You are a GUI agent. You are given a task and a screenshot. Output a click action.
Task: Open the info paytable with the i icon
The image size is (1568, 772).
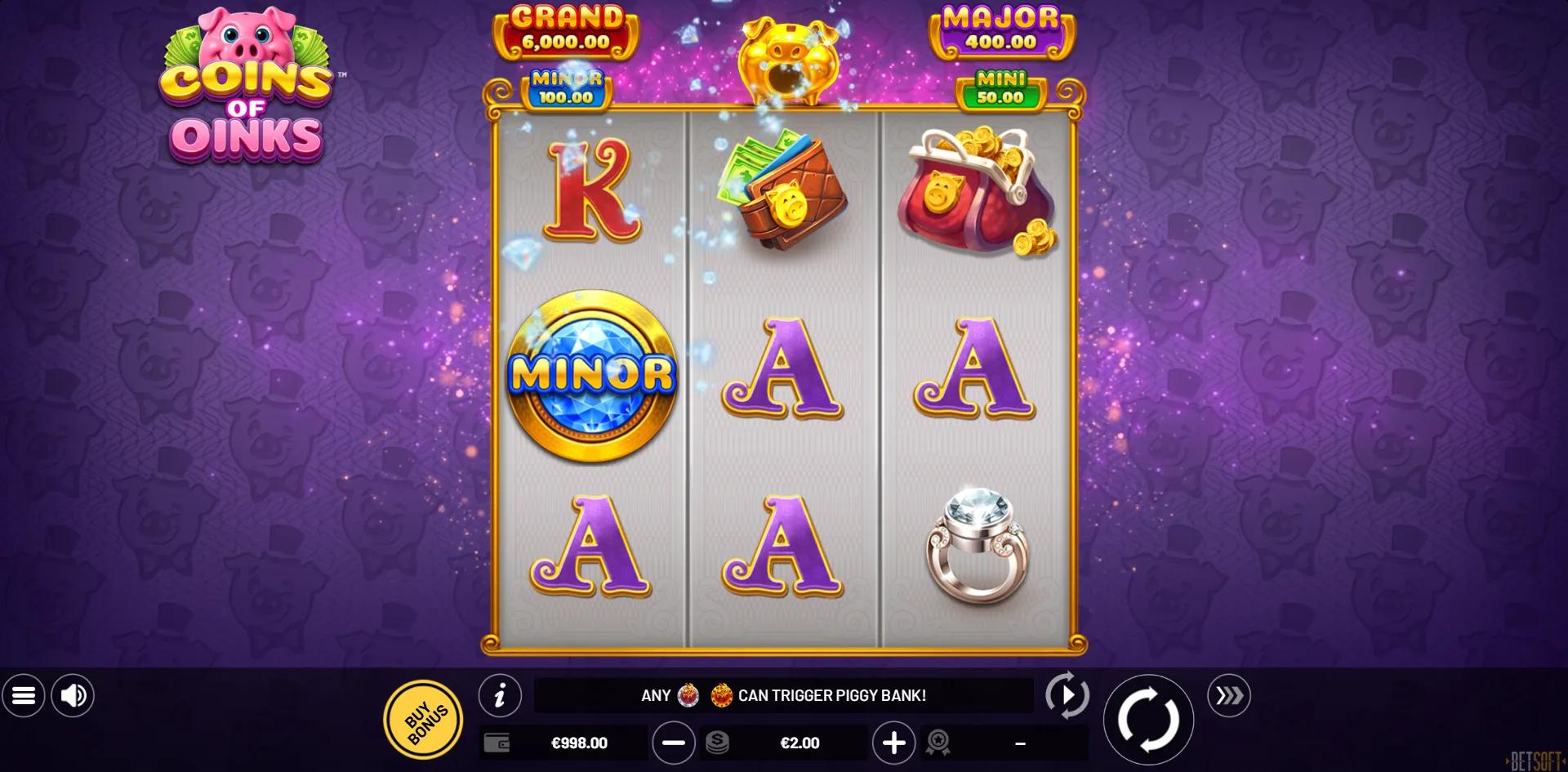501,696
